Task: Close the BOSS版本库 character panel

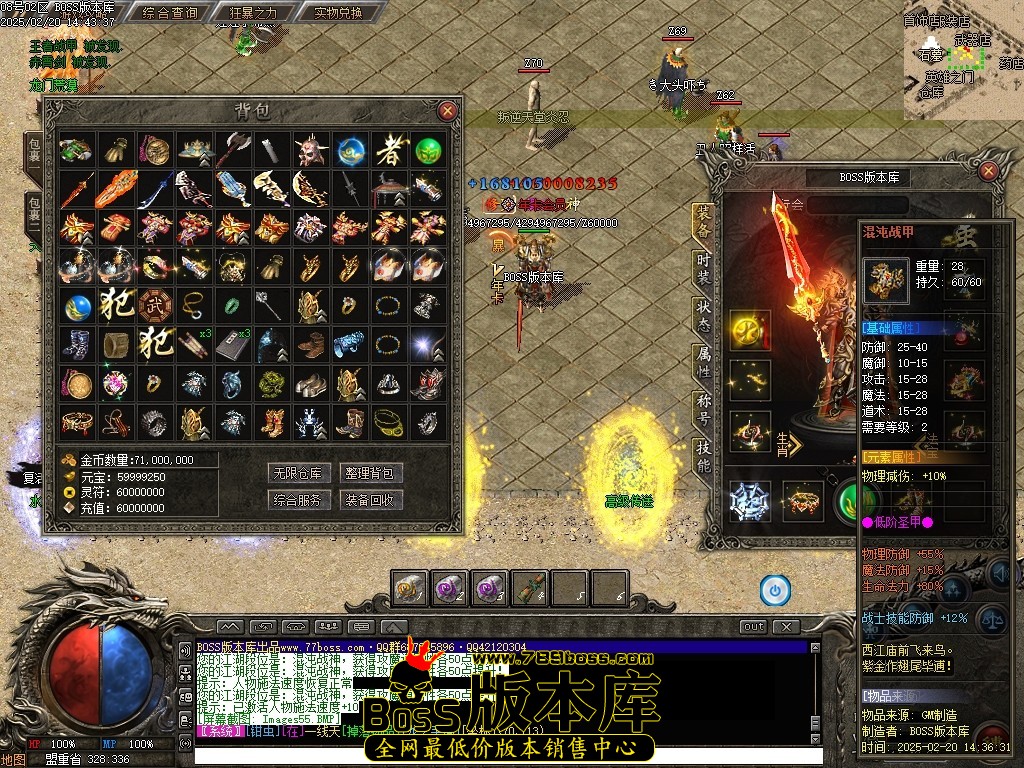Action: pyautogui.click(x=988, y=171)
